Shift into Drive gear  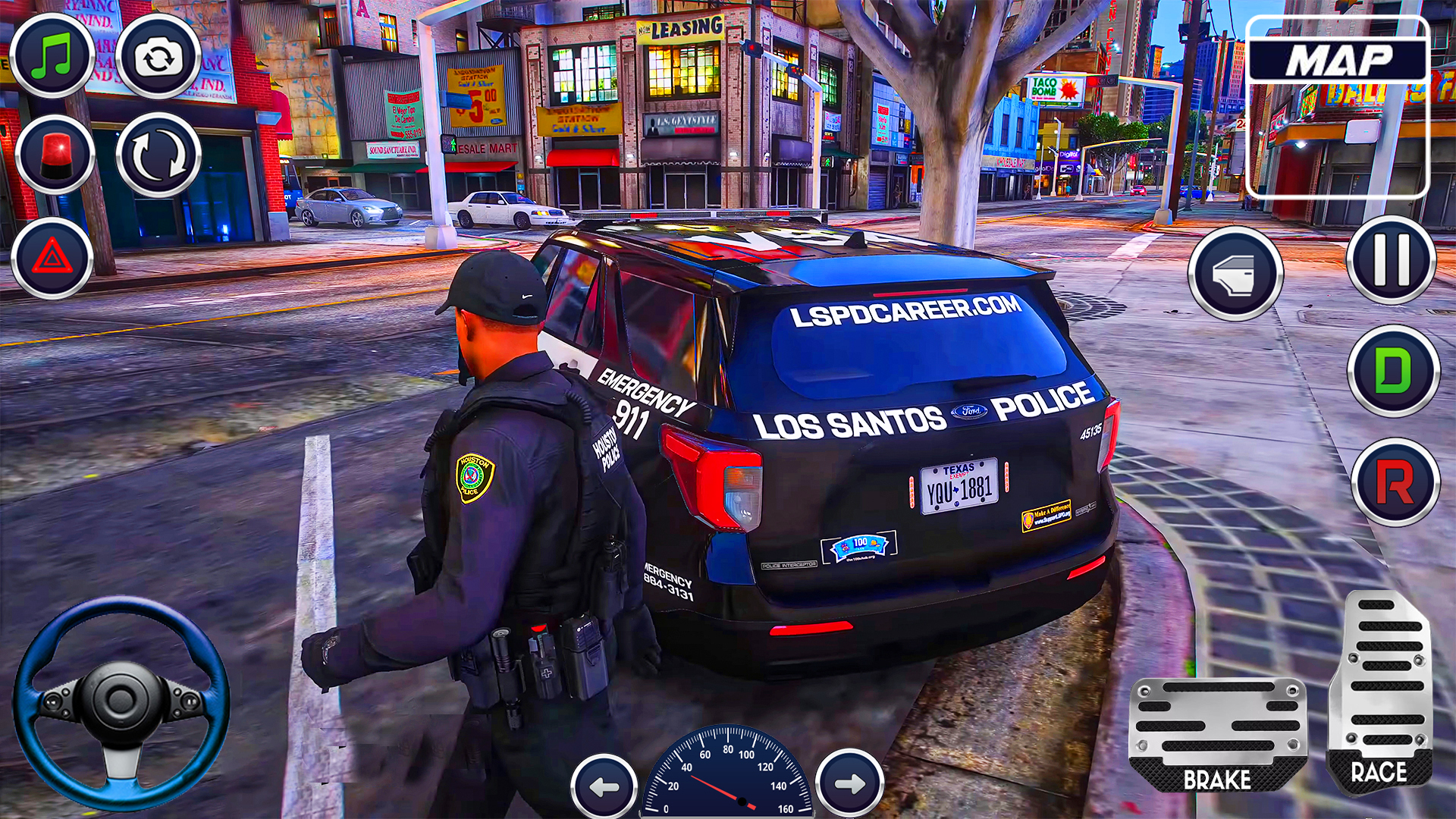pos(1393,371)
